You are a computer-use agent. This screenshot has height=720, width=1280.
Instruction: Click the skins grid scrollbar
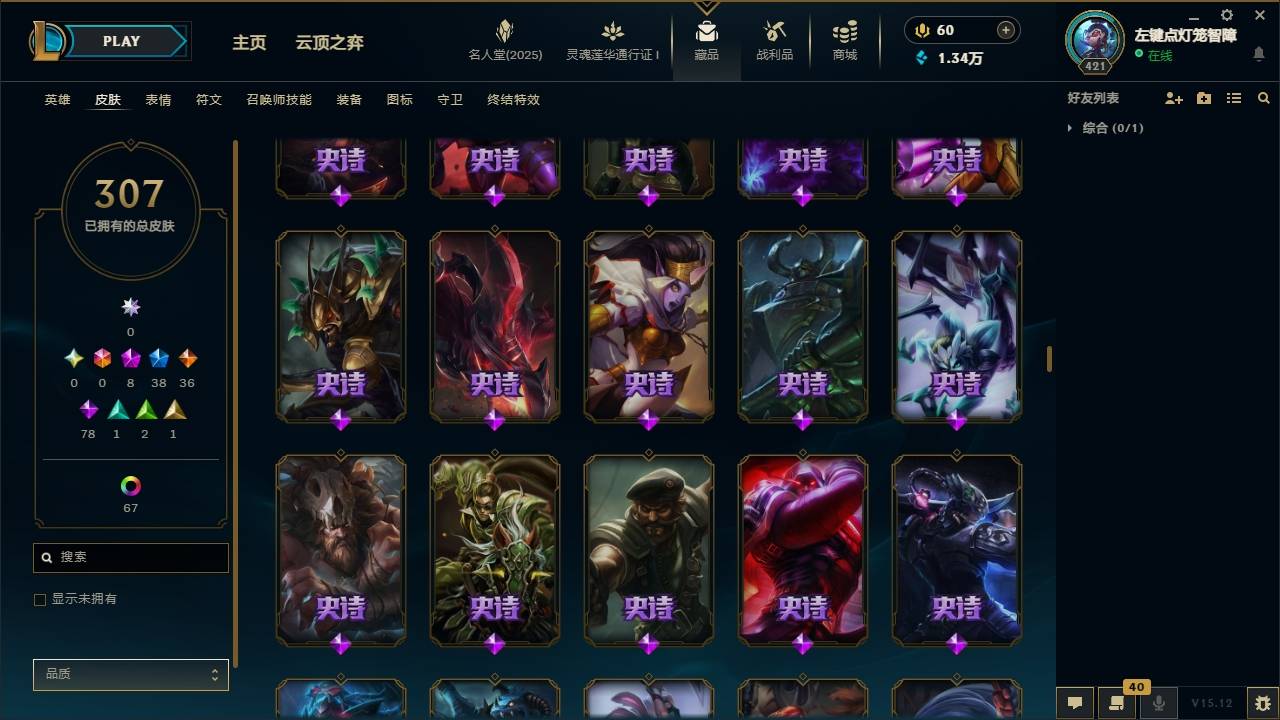pos(1048,357)
